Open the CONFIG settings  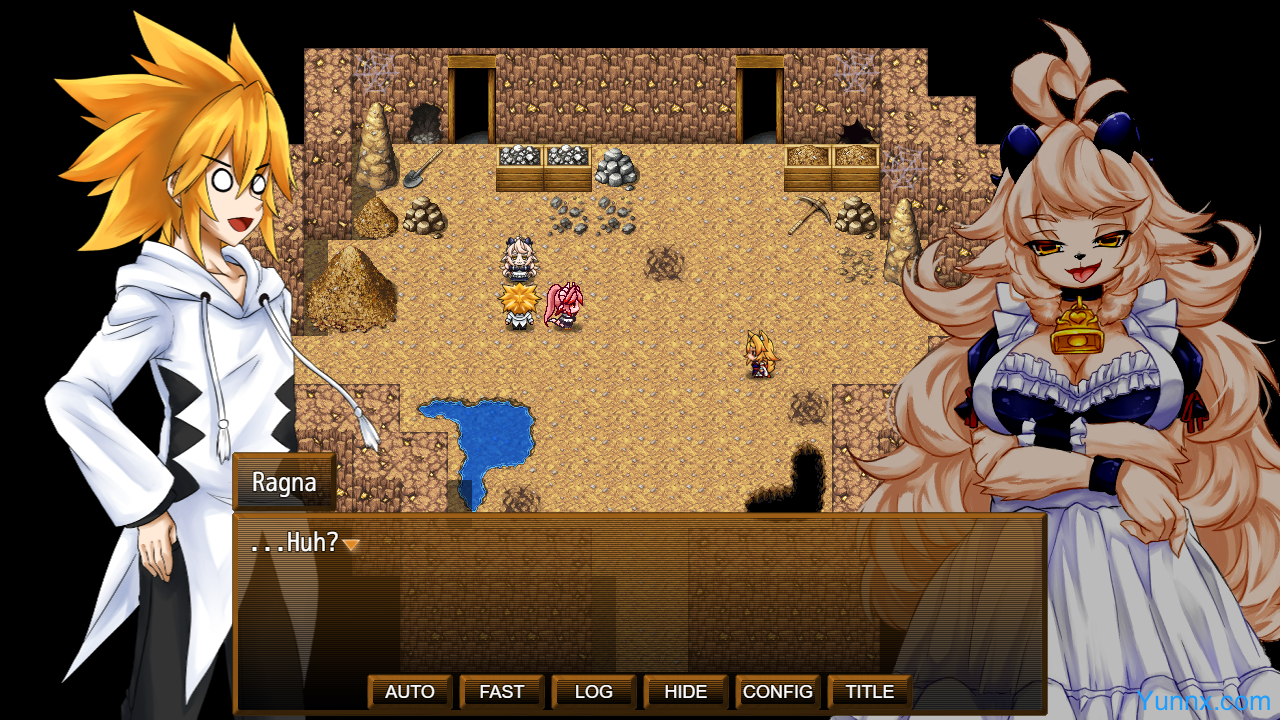pyautogui.click(x=778, y=692)
